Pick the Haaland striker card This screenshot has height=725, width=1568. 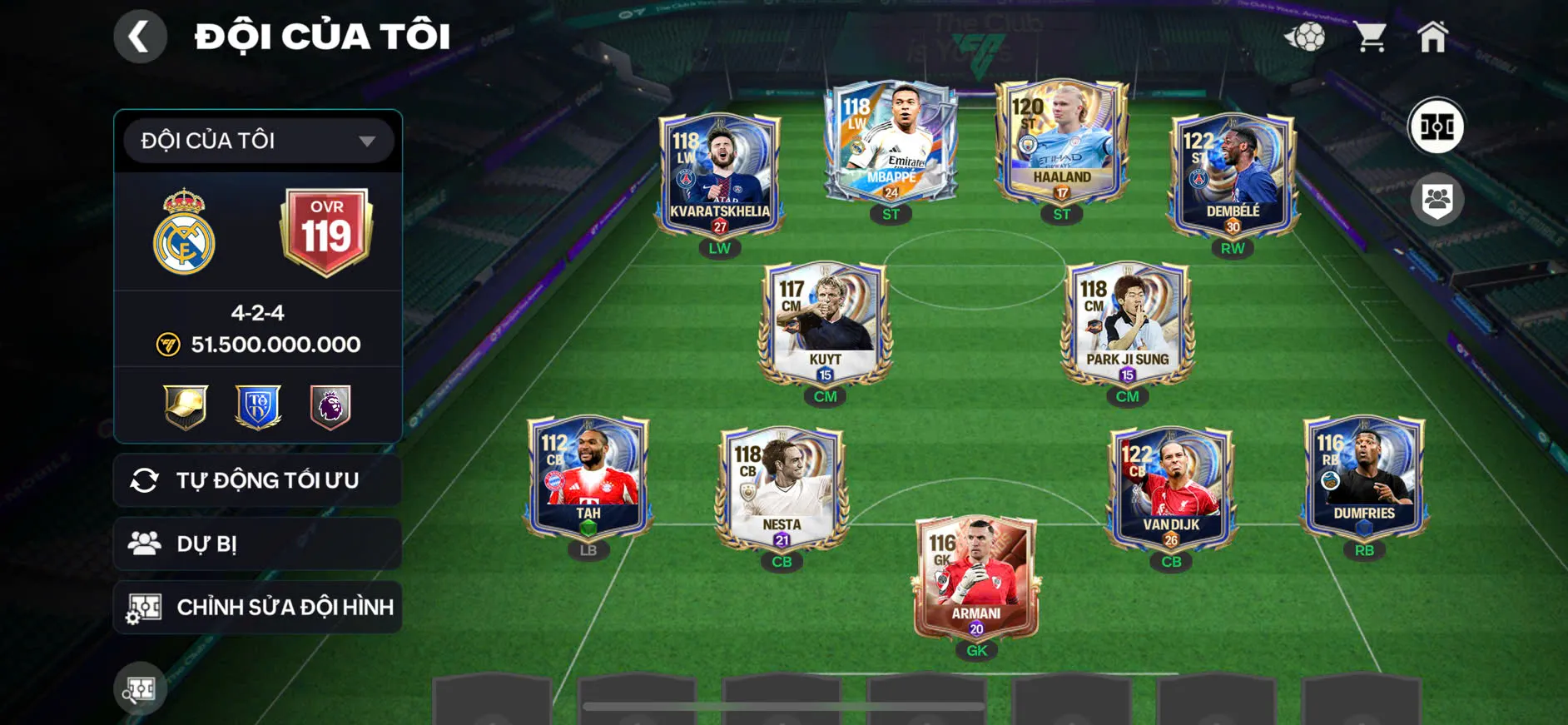point(1062,142)
